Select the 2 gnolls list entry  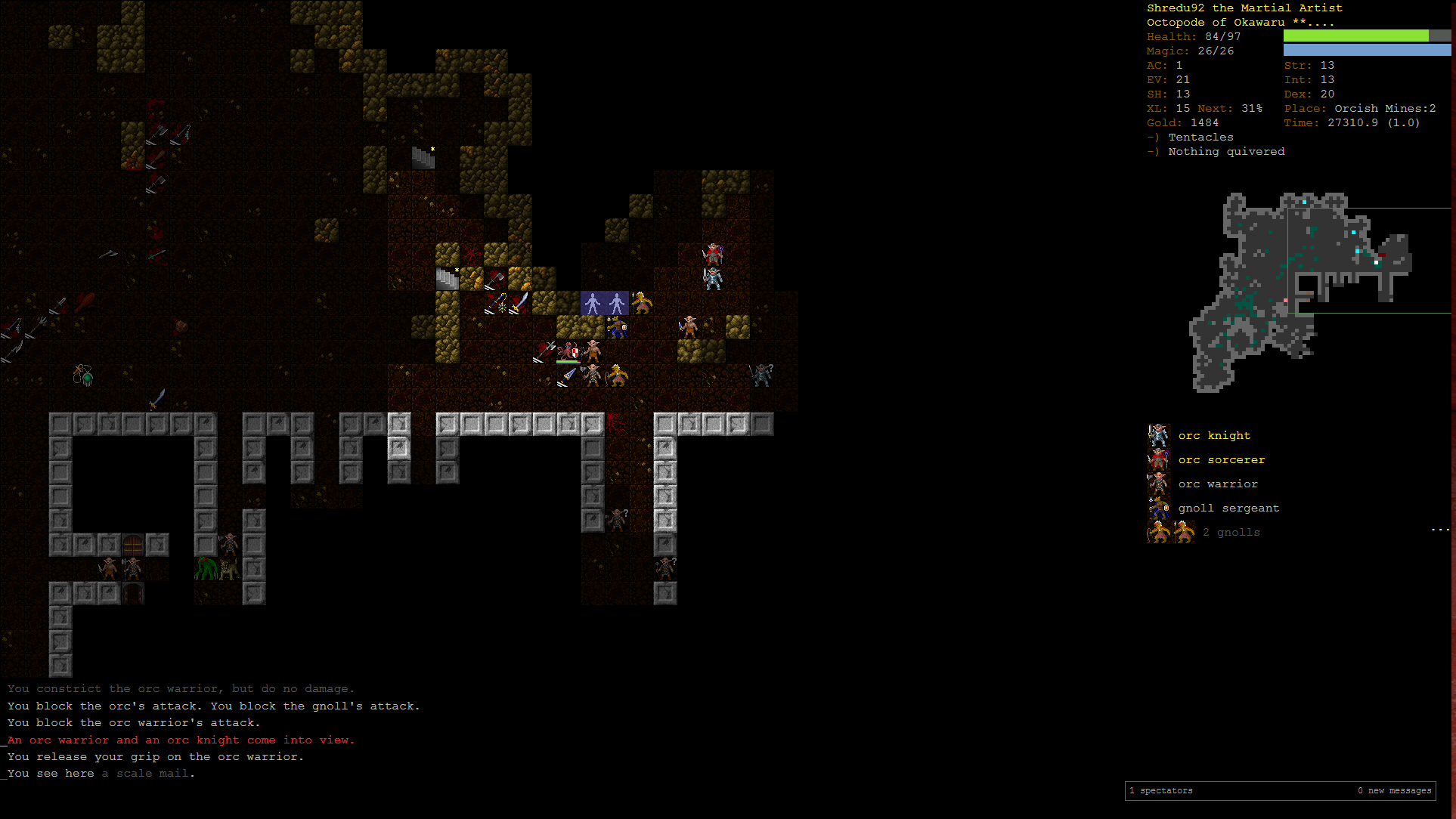1230,533
